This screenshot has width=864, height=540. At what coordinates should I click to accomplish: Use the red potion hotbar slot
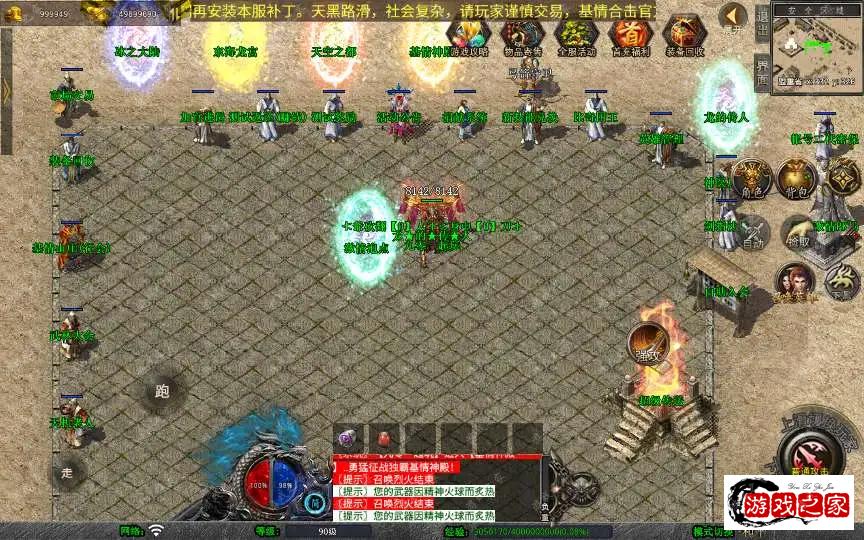[382, 438]
